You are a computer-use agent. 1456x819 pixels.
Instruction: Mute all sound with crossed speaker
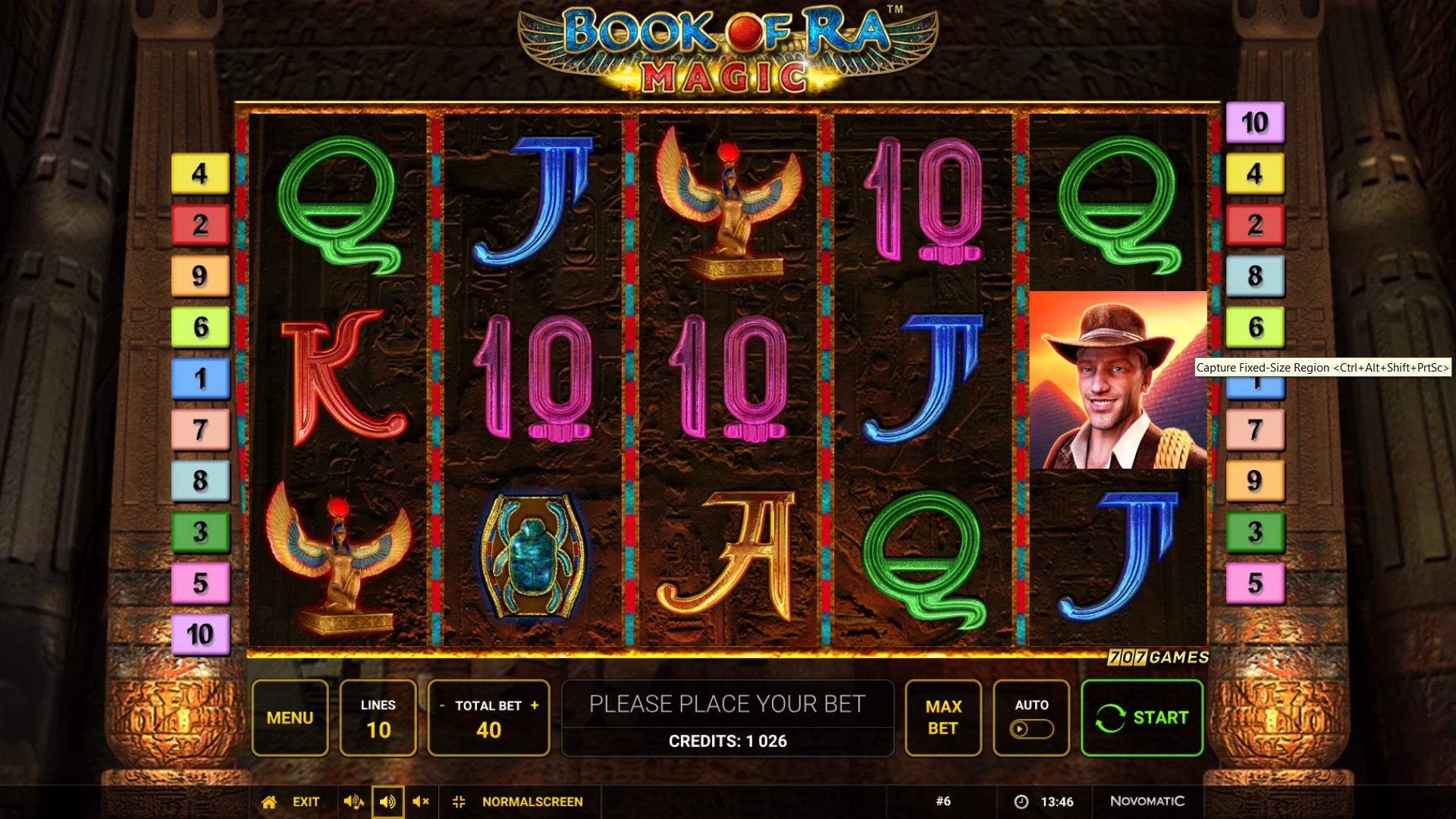click(421, 802)
